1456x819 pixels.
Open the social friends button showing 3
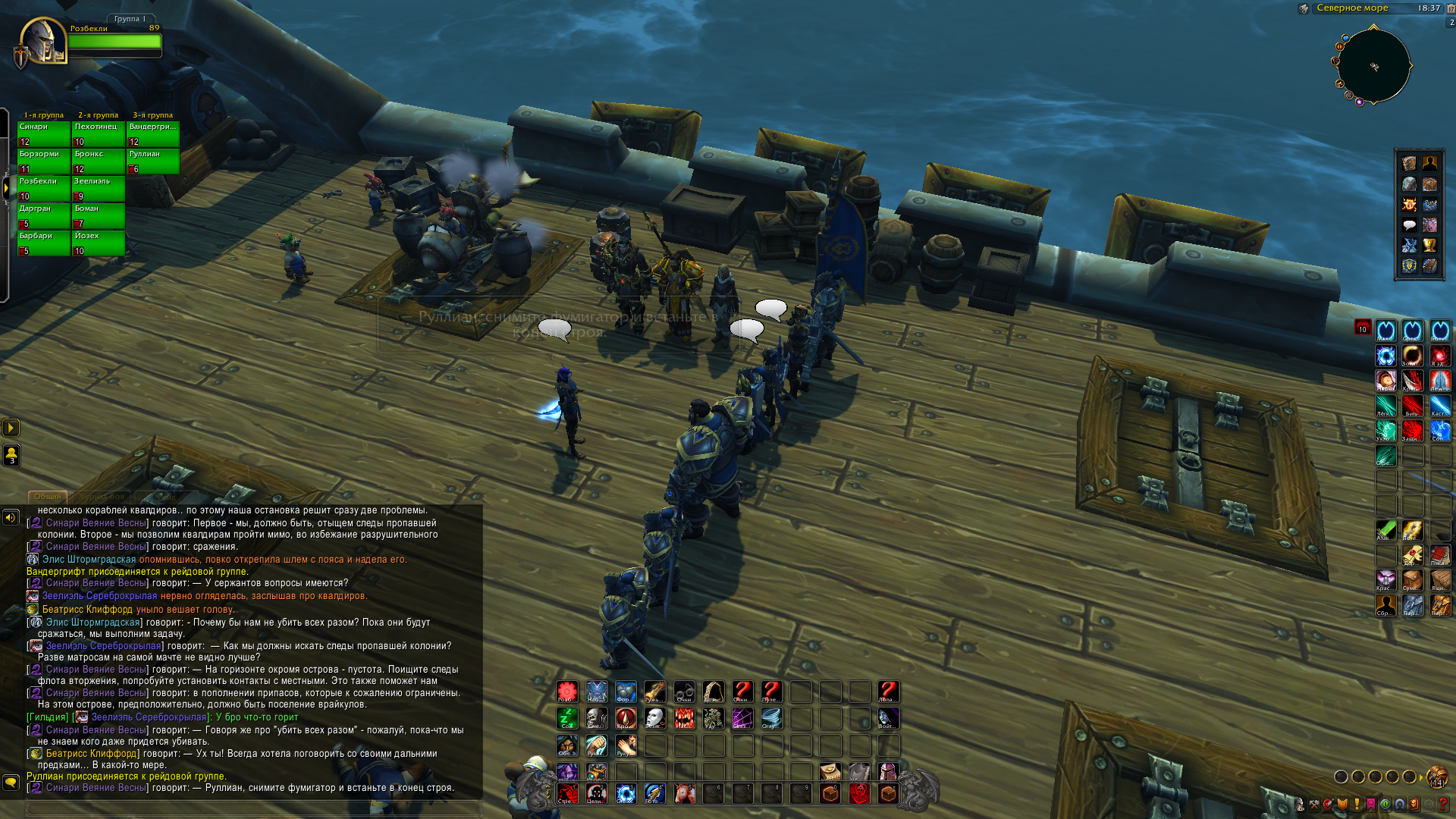[11, 455]
